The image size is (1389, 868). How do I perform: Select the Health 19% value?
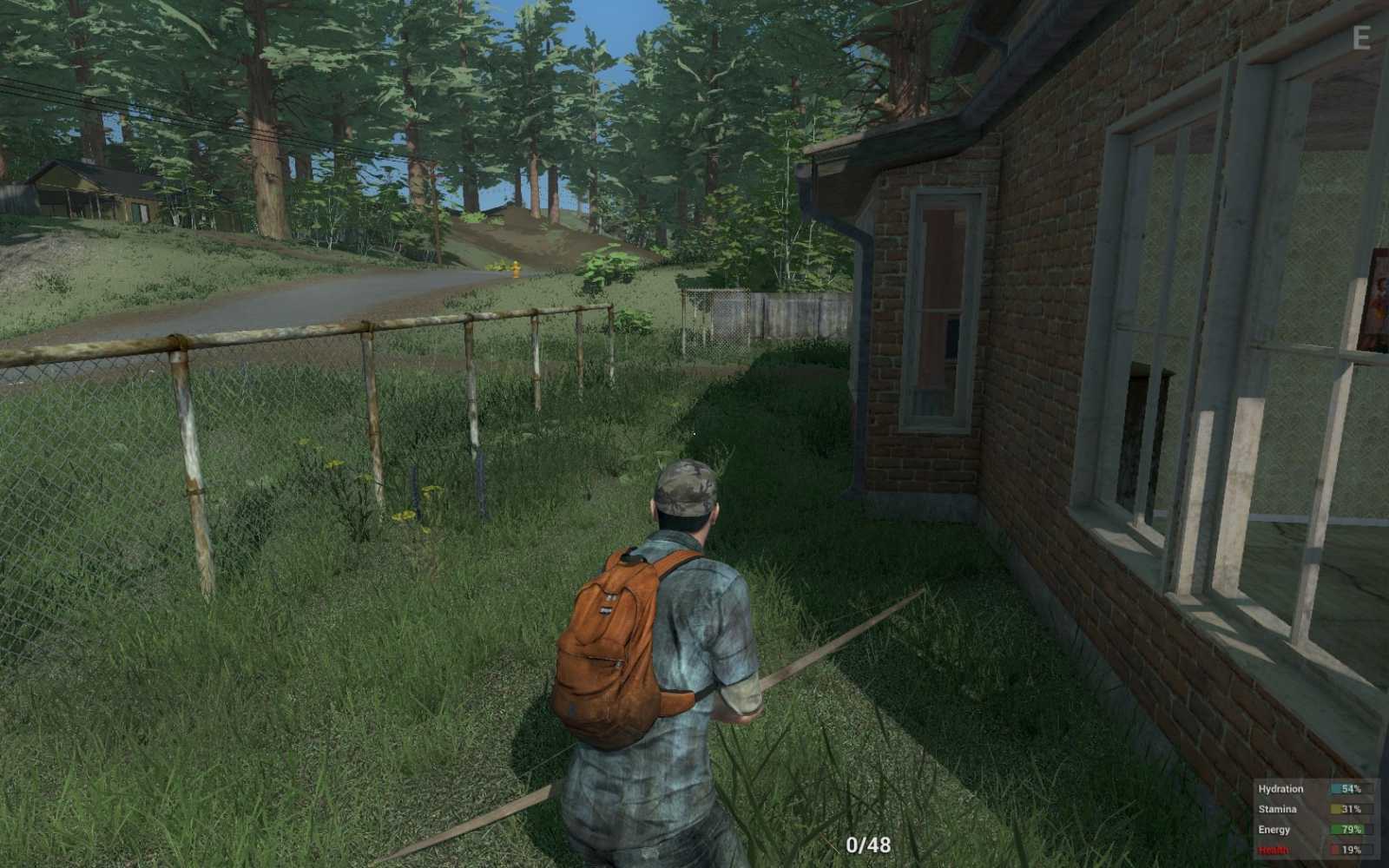tap(1351, 850)
